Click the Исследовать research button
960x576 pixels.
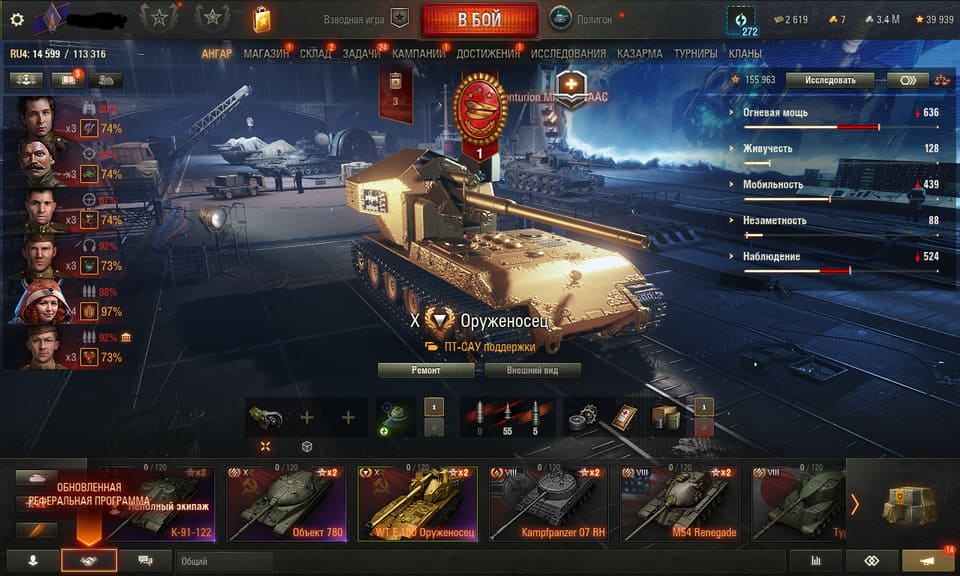click(829, 80)
